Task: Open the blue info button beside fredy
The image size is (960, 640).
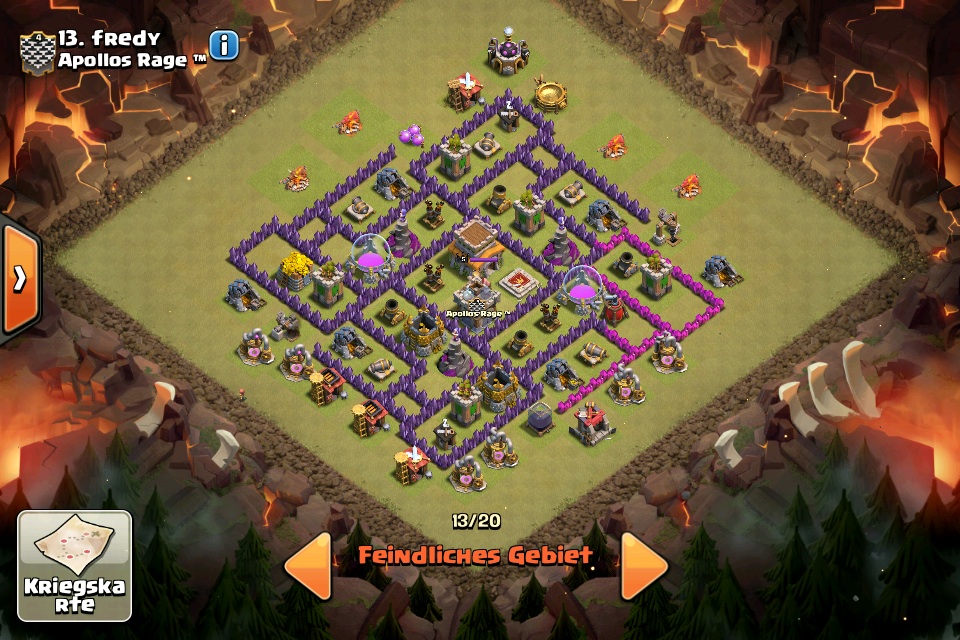Action: (x=225, y=45)
